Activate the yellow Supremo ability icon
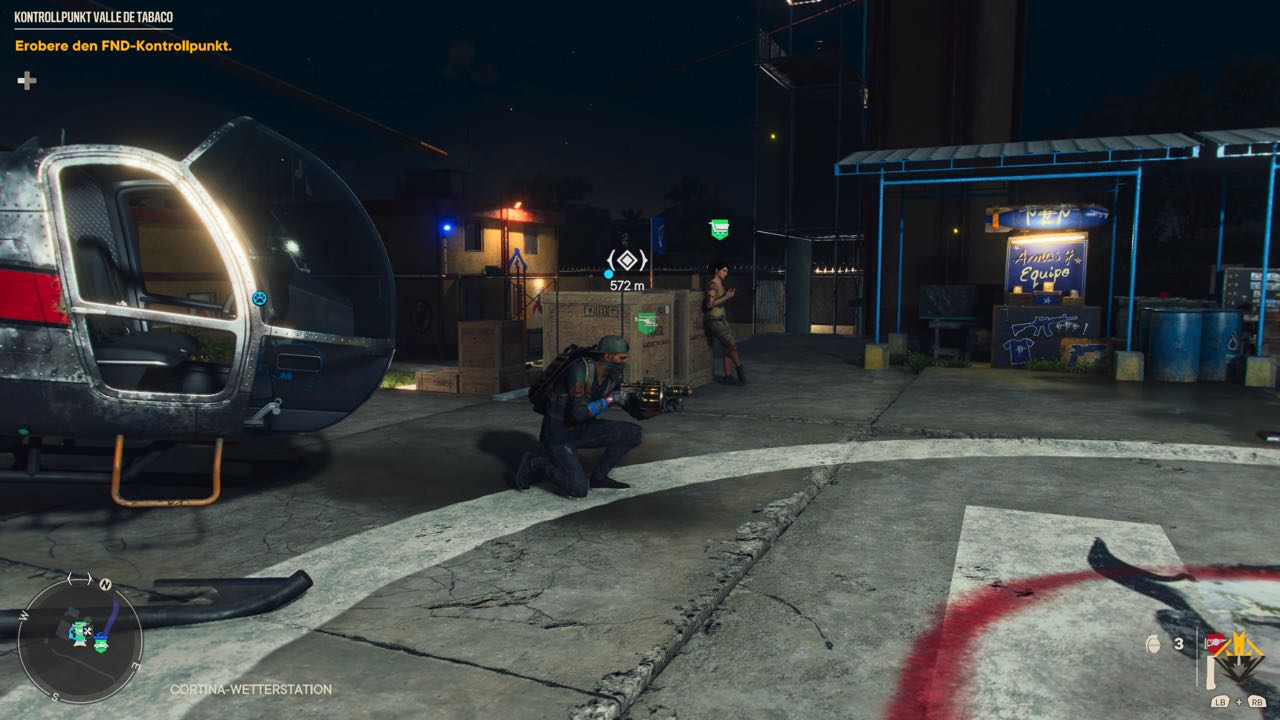Image resolution: width=1280 pixels, height=720 pixels. 1240,655
